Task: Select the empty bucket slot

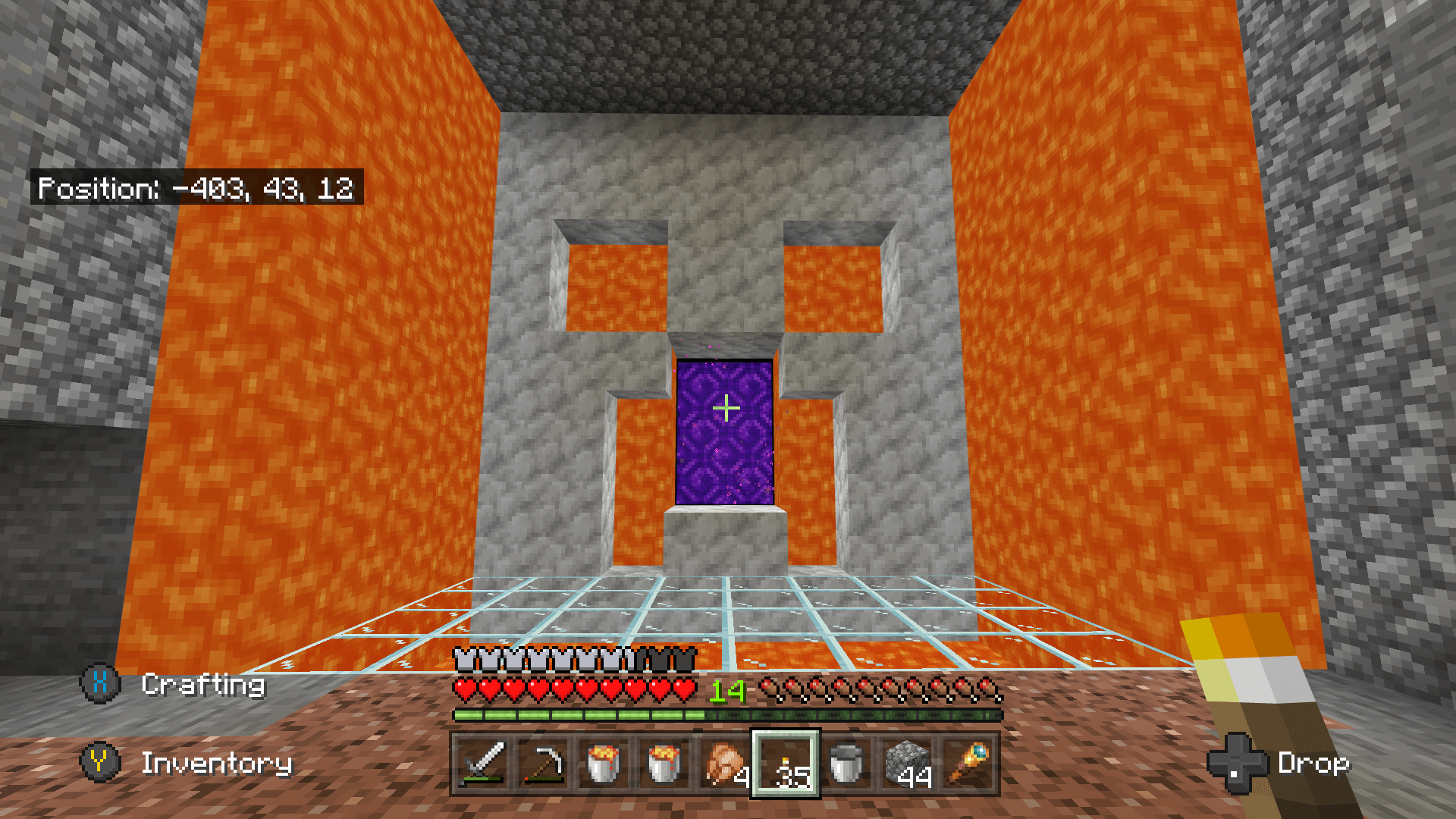Action: coord(846,766)
